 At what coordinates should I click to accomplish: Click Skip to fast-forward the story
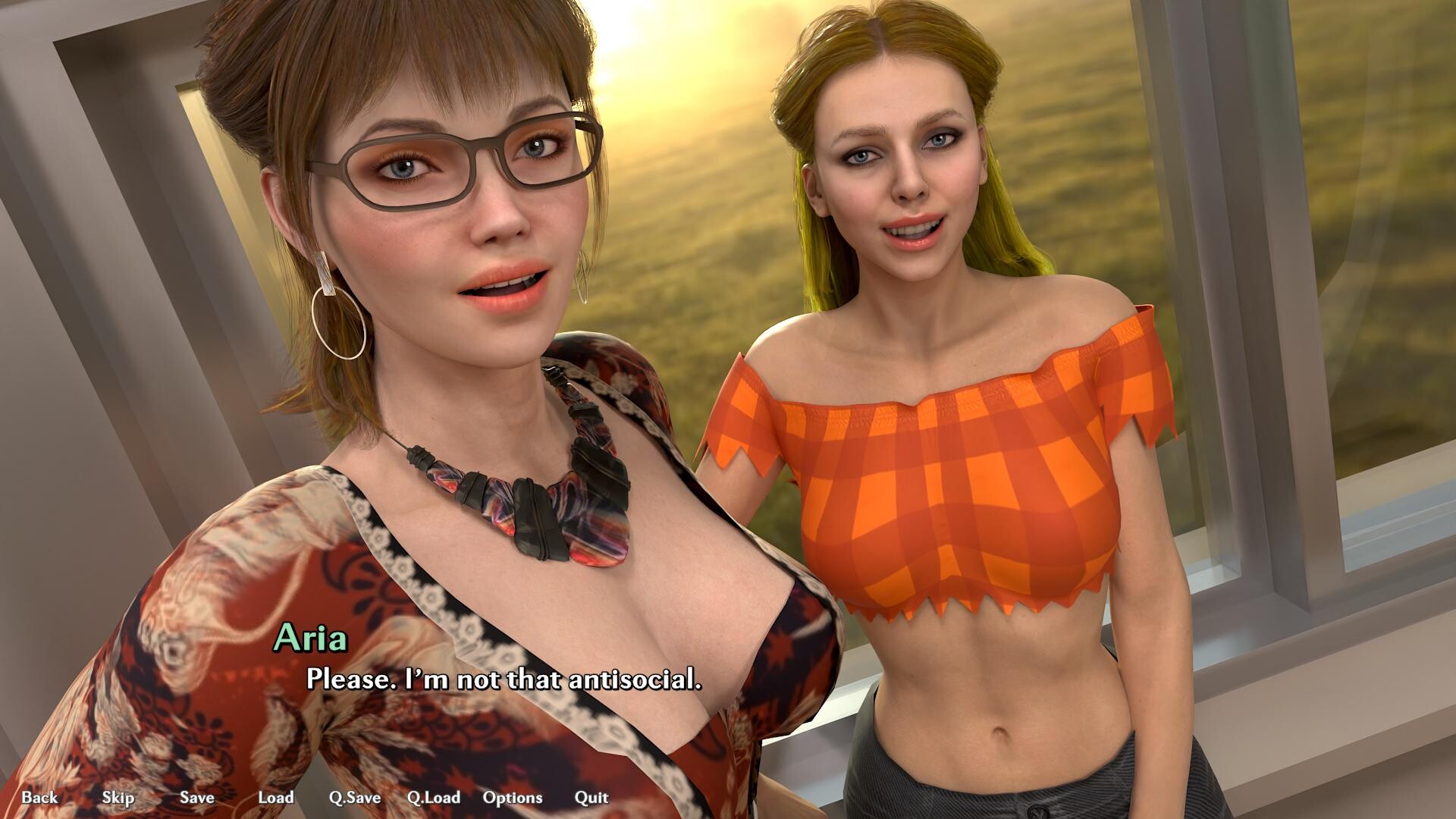point(118,798)
